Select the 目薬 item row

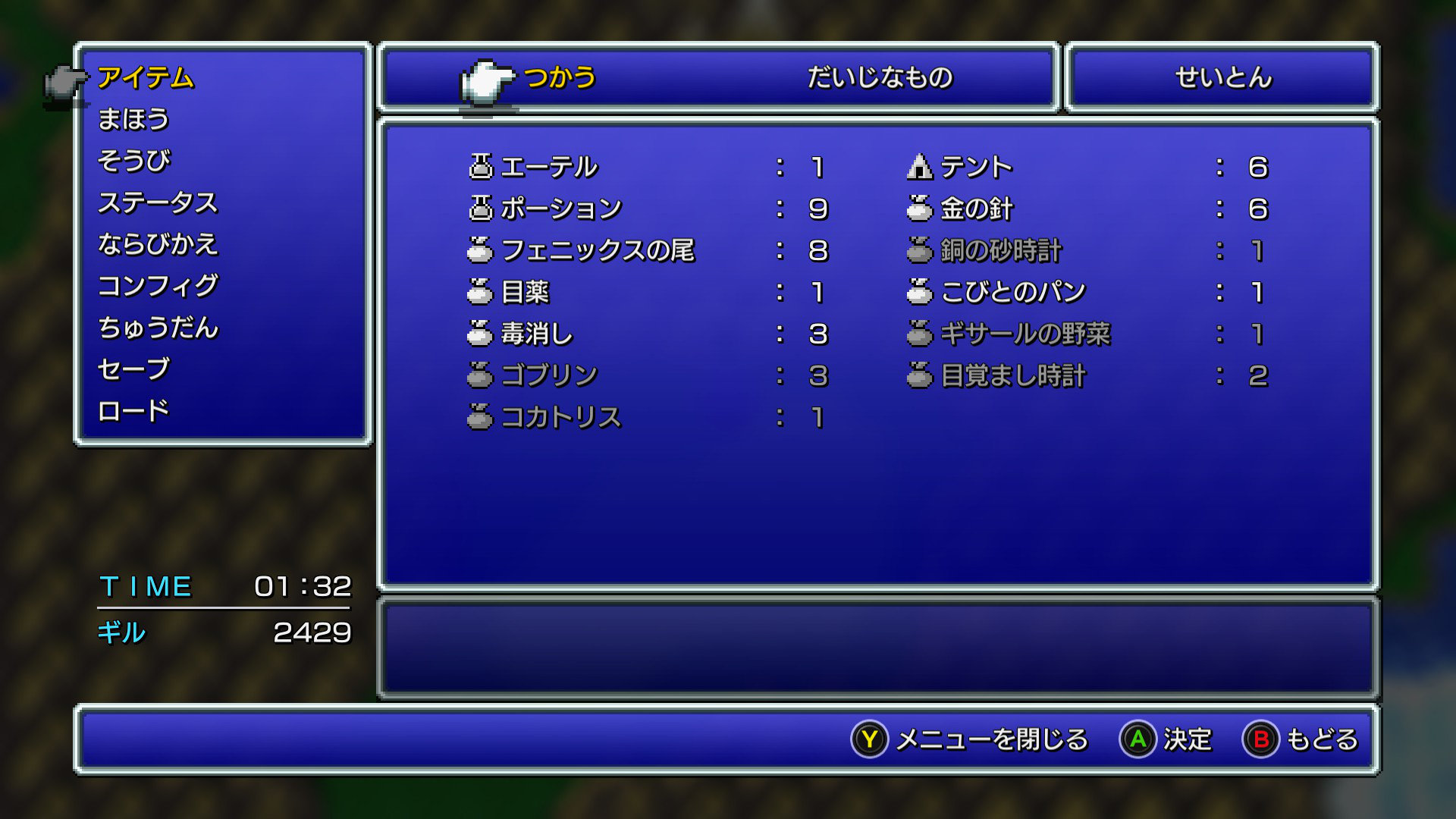point(525,292)
